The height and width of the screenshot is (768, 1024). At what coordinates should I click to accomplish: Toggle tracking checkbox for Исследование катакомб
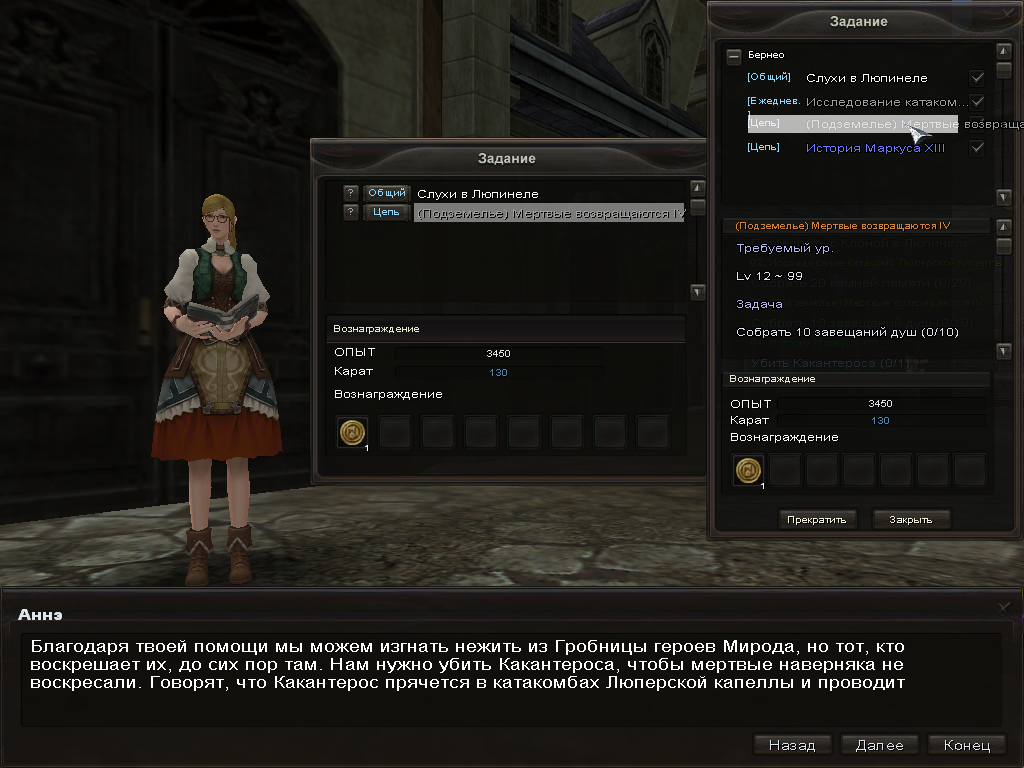click(977, 102)
